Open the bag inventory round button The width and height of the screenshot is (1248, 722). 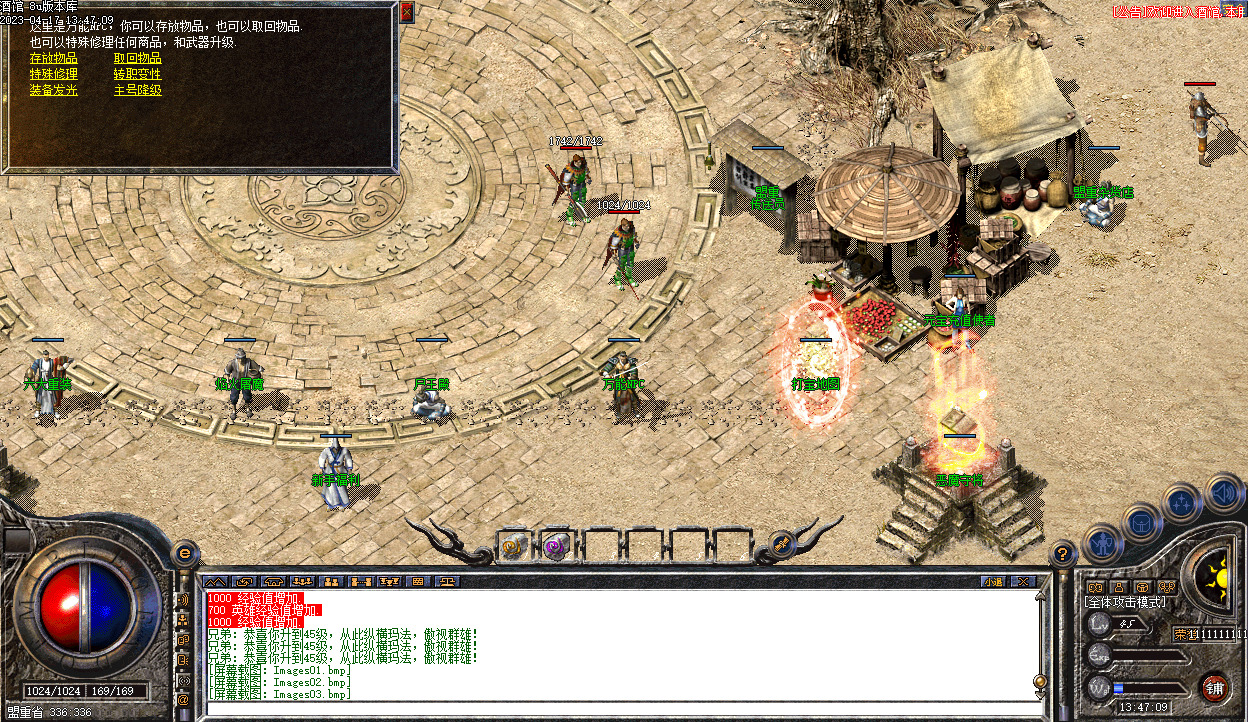tap(1142, 523)
